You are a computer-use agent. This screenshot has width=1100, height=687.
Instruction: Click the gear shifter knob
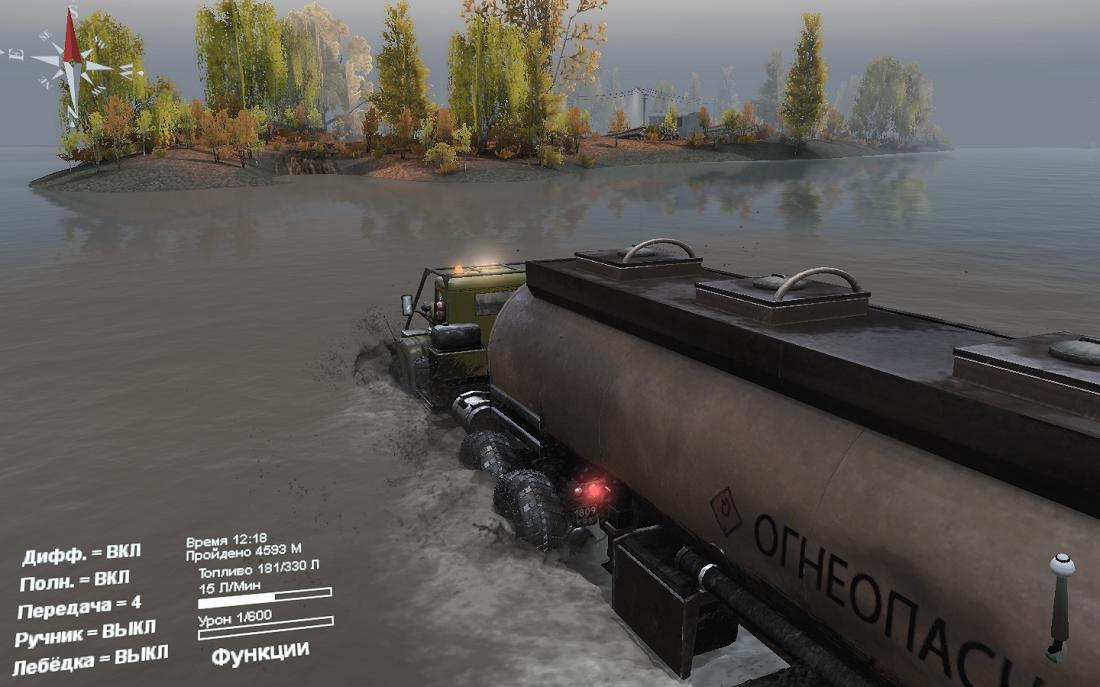point(1062,566)
